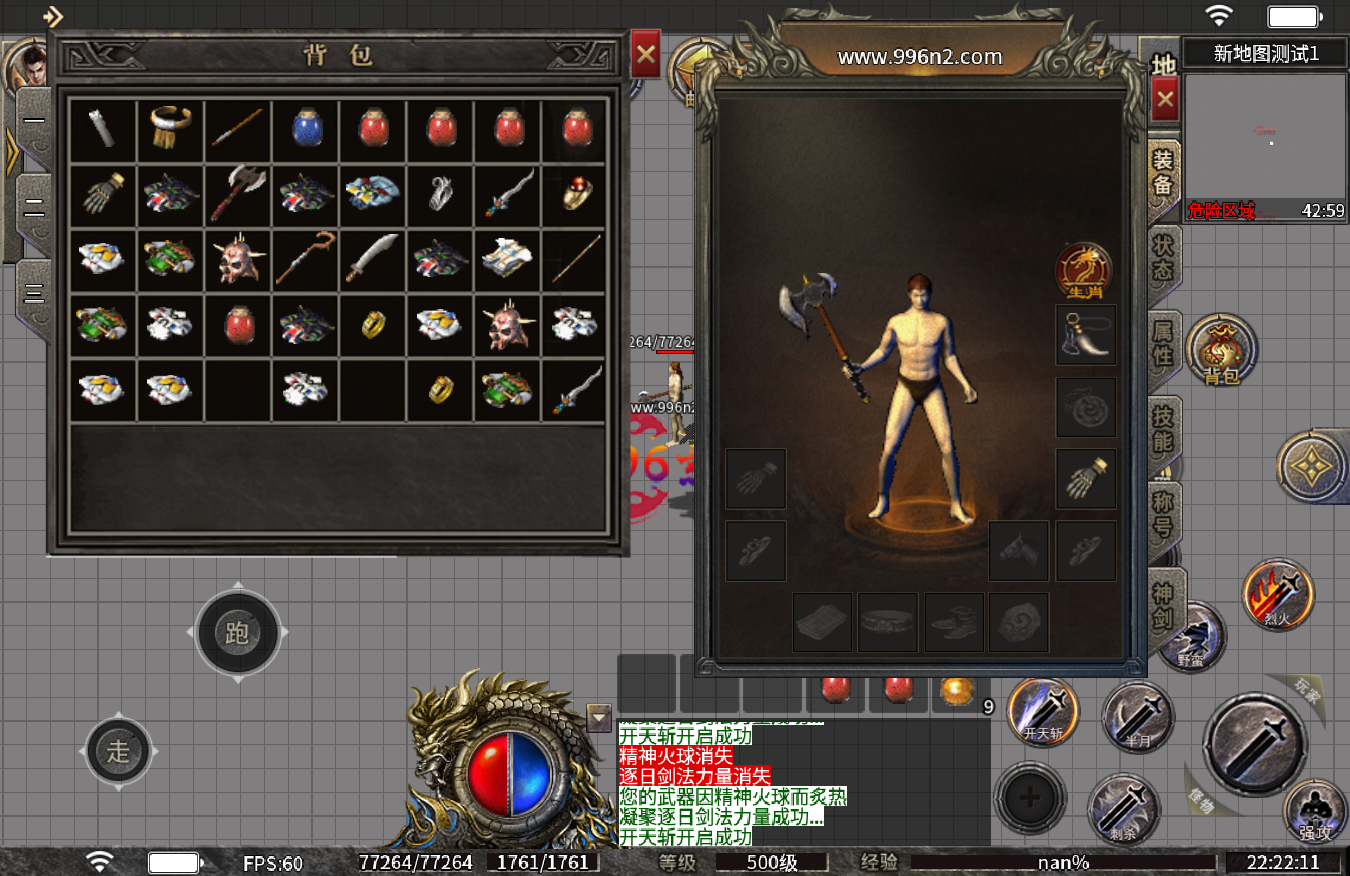Open the 生肖 zodiac button
Screen dimensions: 1350x876
coord(1085,271)
